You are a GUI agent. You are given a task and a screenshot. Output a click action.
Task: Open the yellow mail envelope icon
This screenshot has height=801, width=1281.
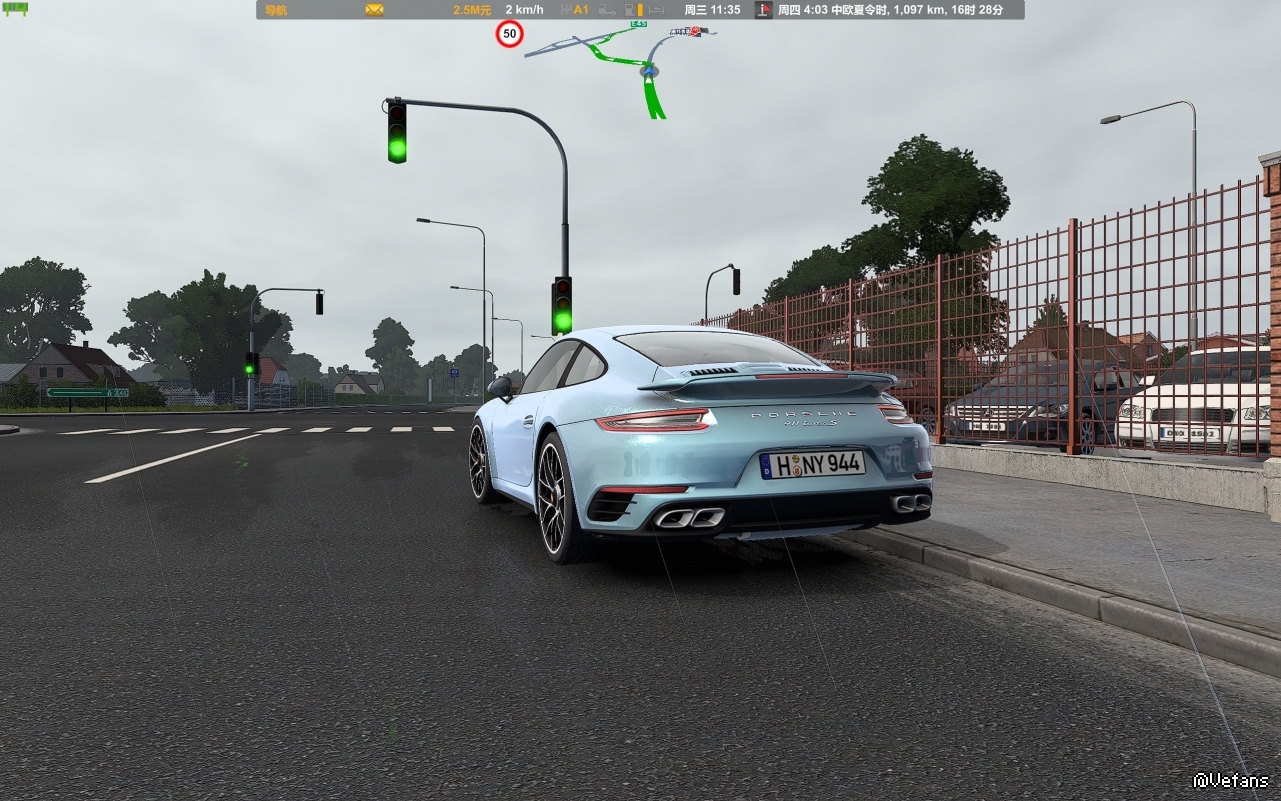pos(374,10)
